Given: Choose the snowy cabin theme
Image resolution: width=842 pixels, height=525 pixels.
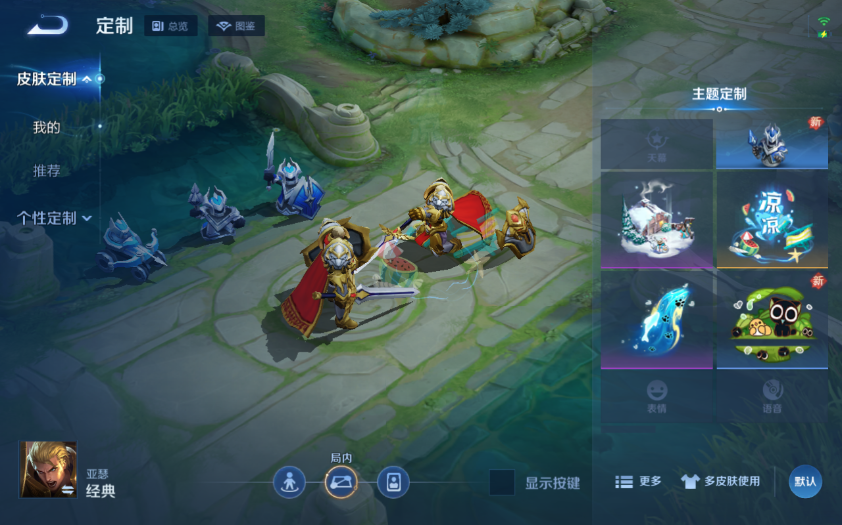Looking at the screenshot, I should [656, 219].
